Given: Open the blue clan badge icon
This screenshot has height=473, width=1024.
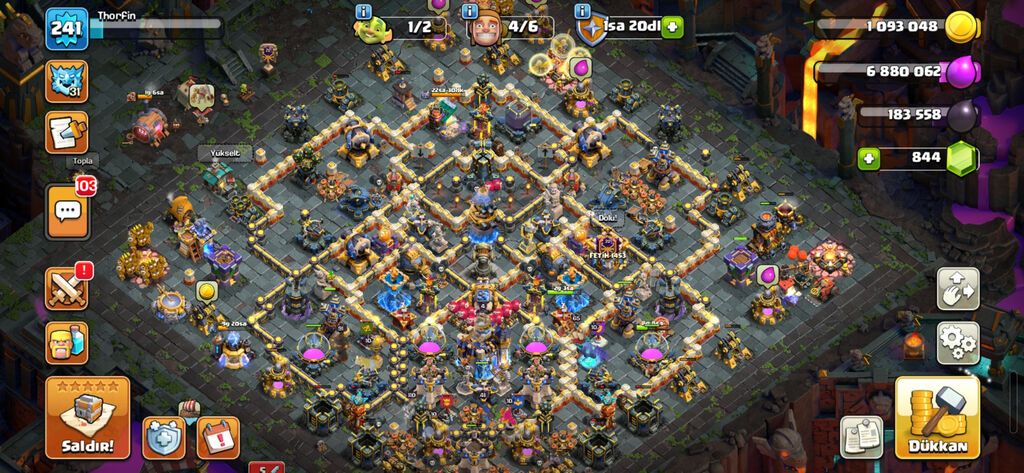Looking at the screenshot, I should 67,82.
